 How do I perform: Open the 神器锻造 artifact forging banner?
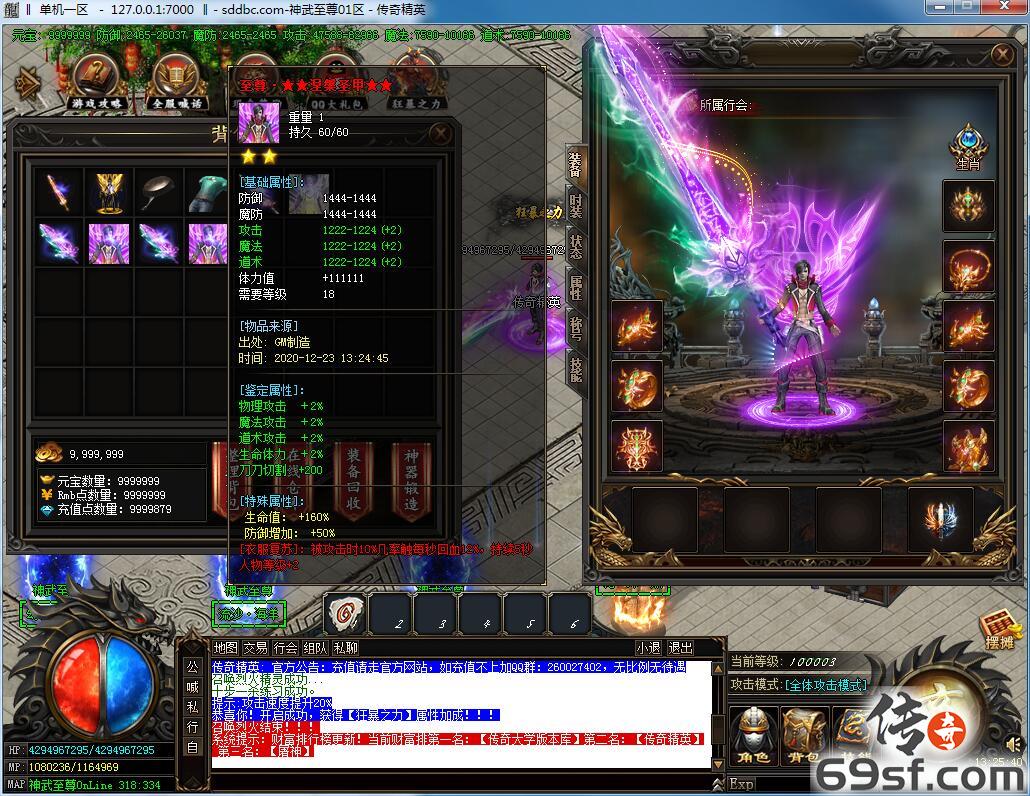pos(411,482)
